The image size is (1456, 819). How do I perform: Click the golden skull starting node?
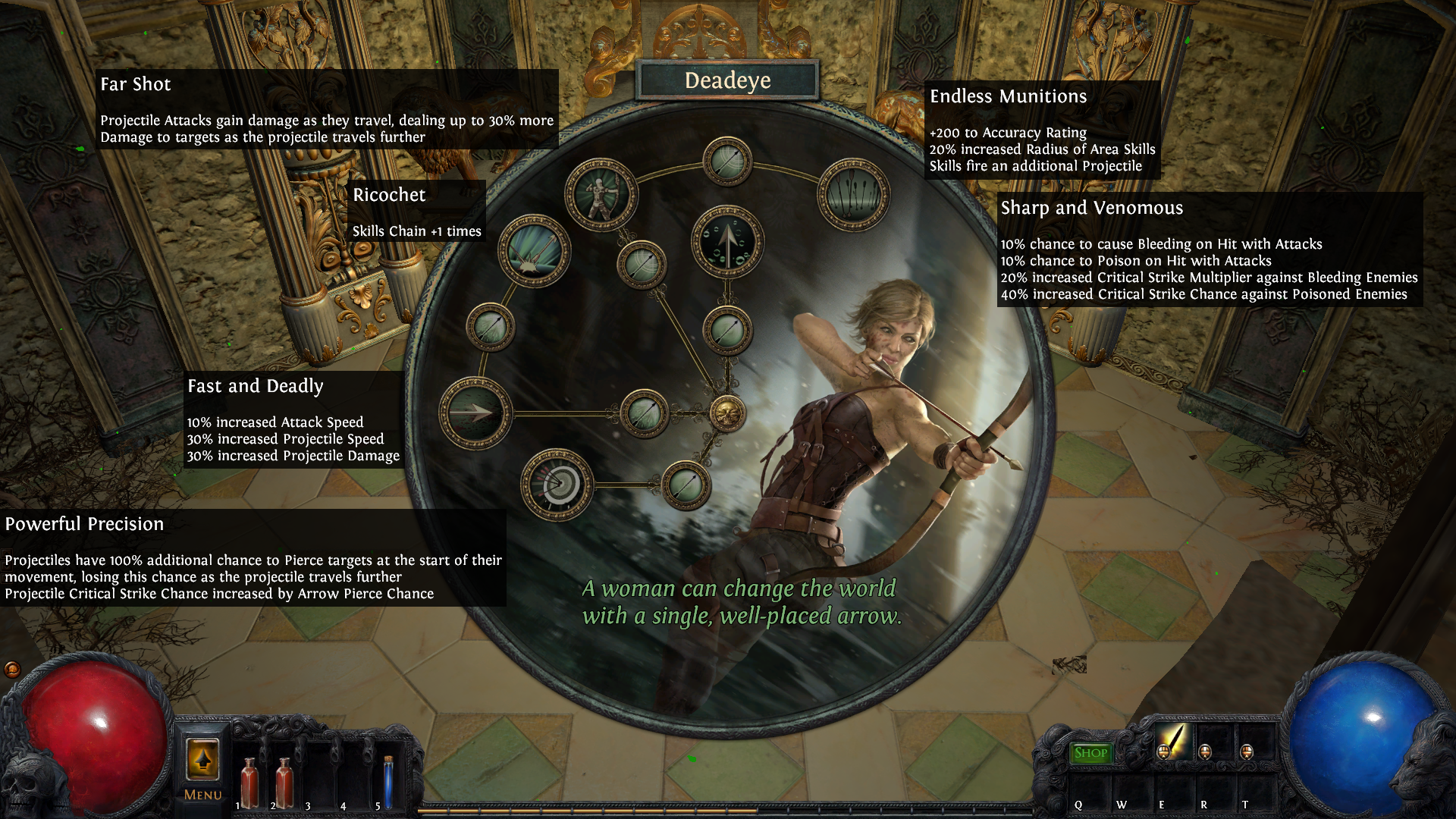coord(727,413)
